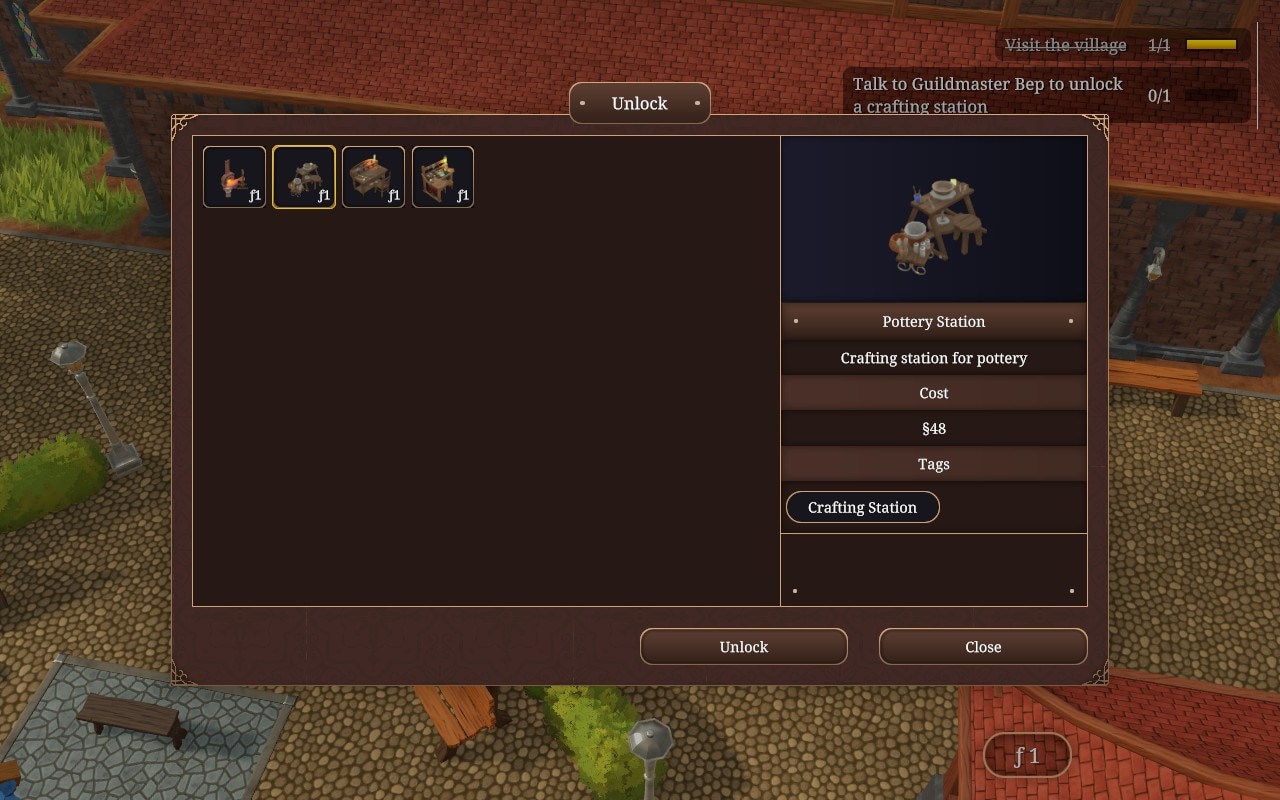Click the Guildmaster Bep quest objective

coord(987,95)
